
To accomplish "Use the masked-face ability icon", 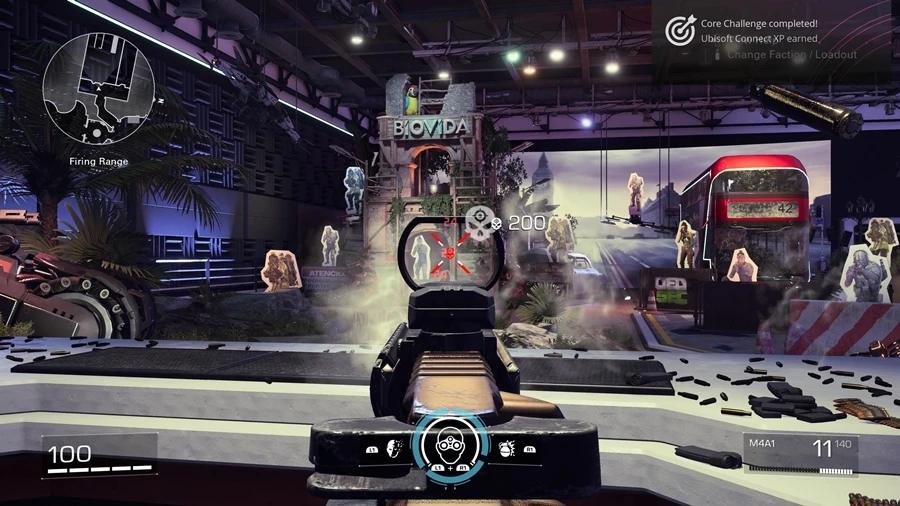I will pyautogui.click(x=394, y=450).
